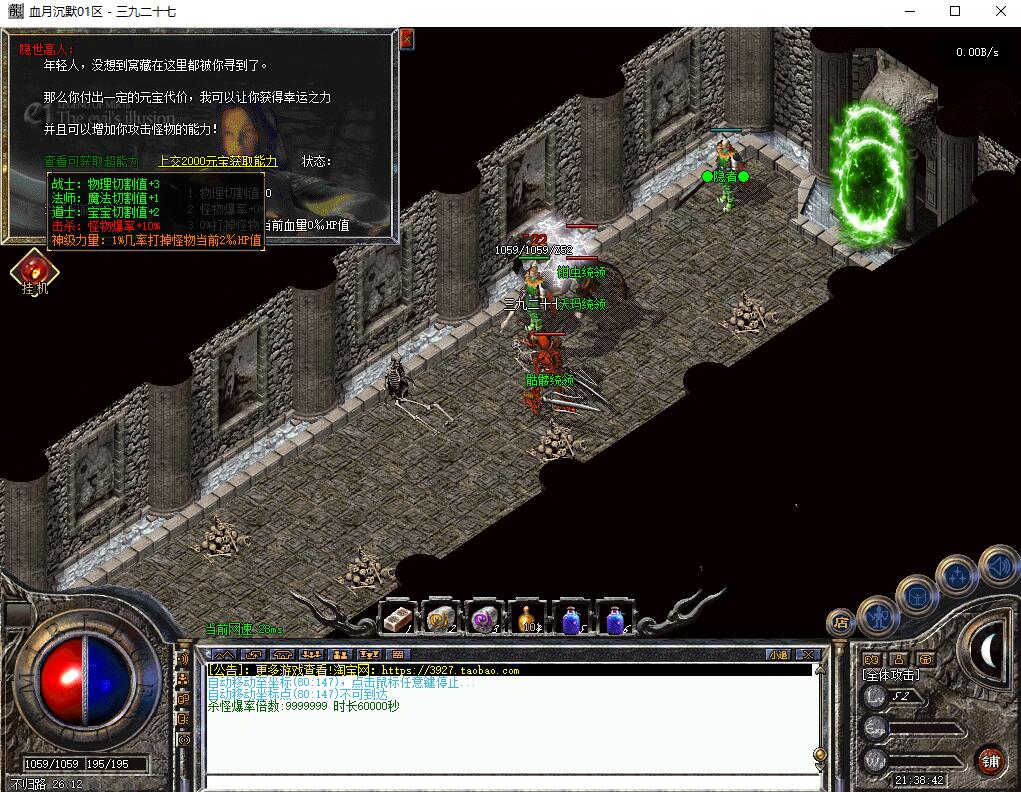Click the 小退 logout button

(778, 655)
